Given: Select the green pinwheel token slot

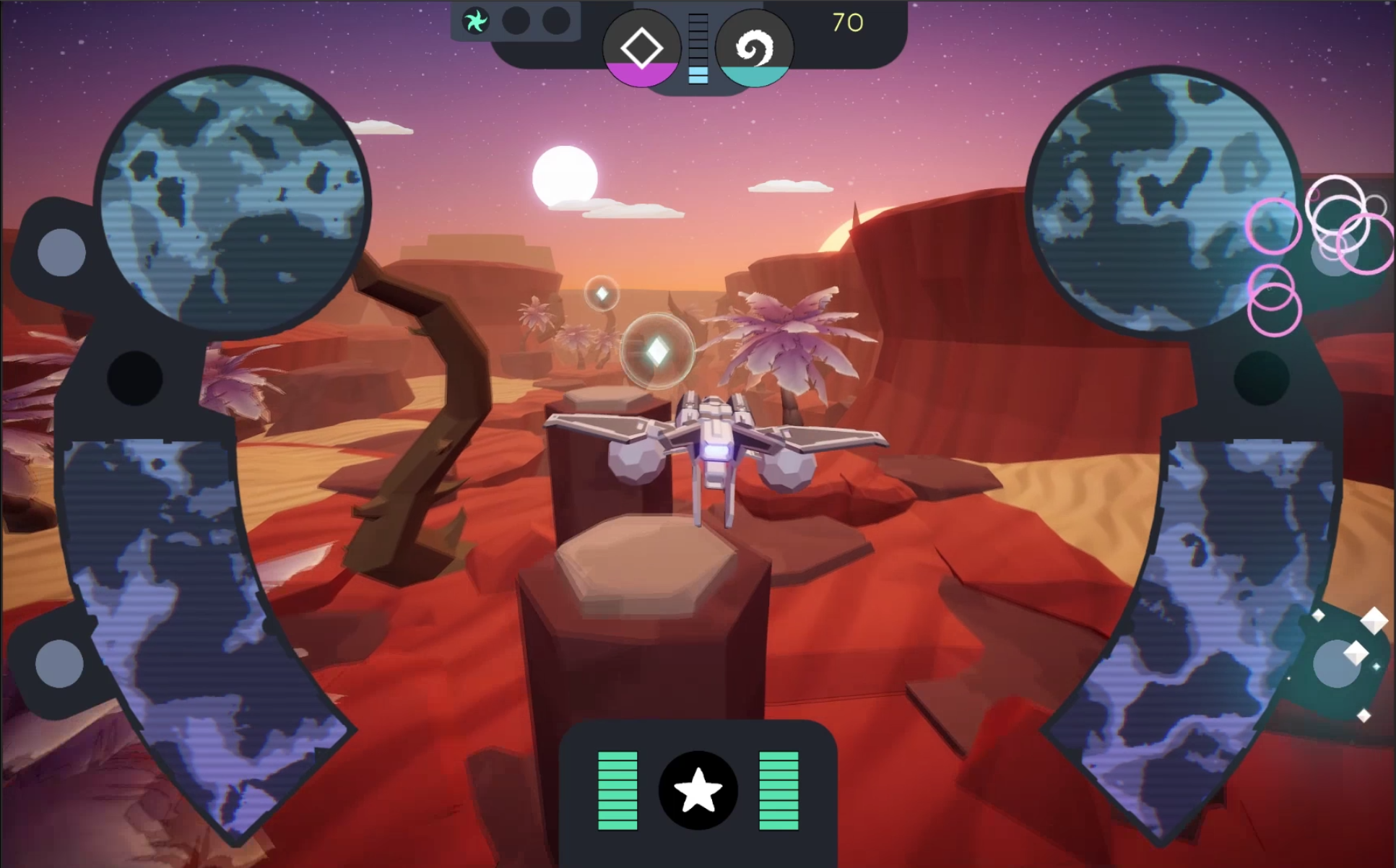Looking at the screenshot, I should click(475, 22).
